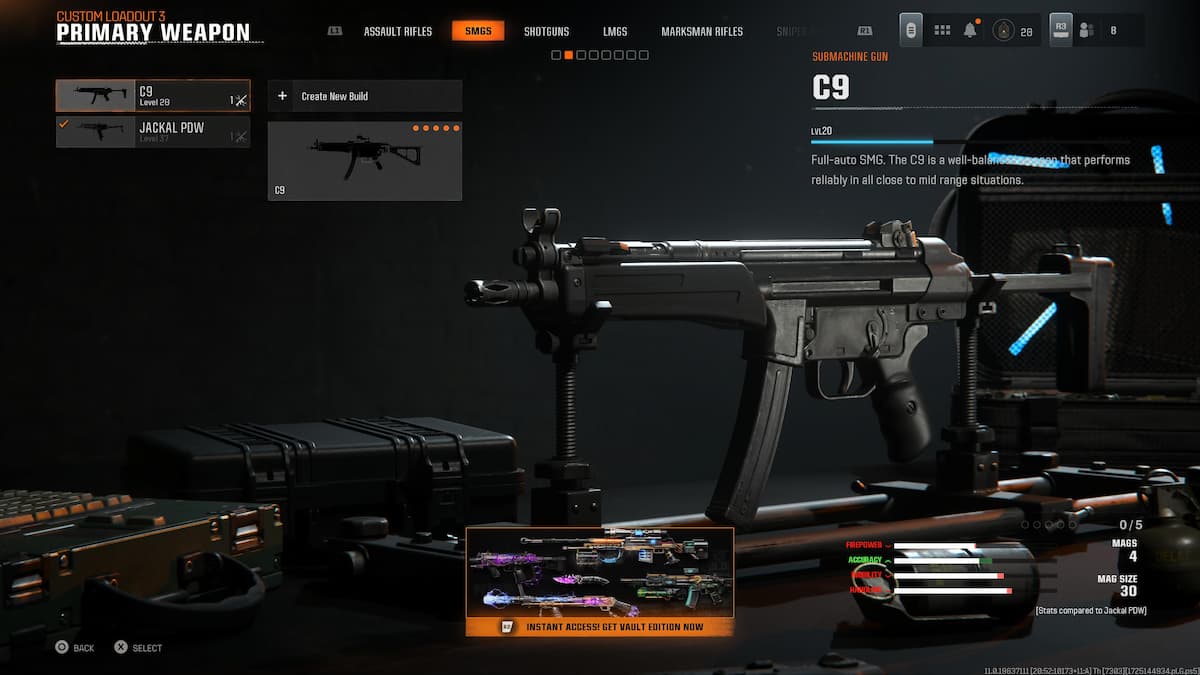1200x675 pixels.
Task: Open the grid menu icon
Action: [x=942, y=31]
